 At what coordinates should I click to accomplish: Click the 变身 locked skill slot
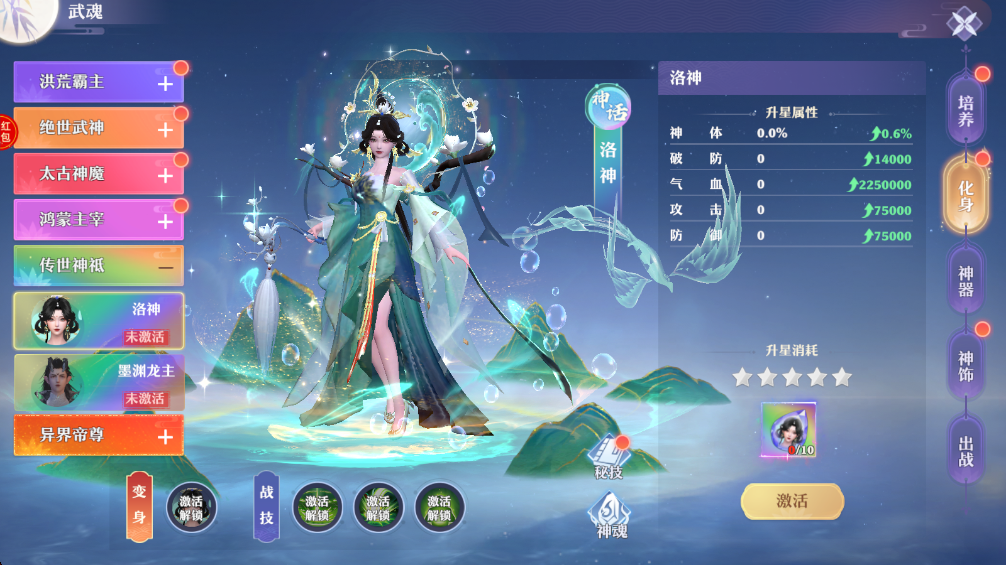(x=191, y=507)
